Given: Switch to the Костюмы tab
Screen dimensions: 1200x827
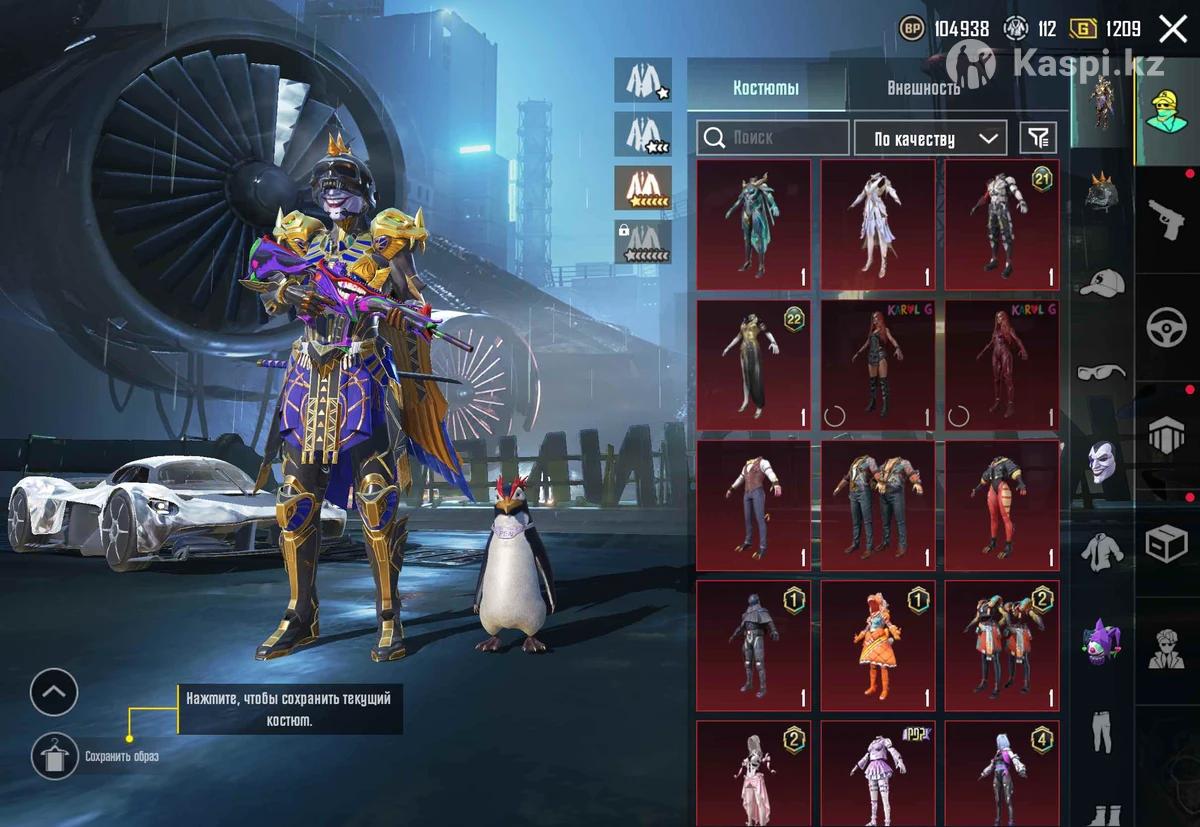Looking at the screenshot, I should tap(766, 88).
